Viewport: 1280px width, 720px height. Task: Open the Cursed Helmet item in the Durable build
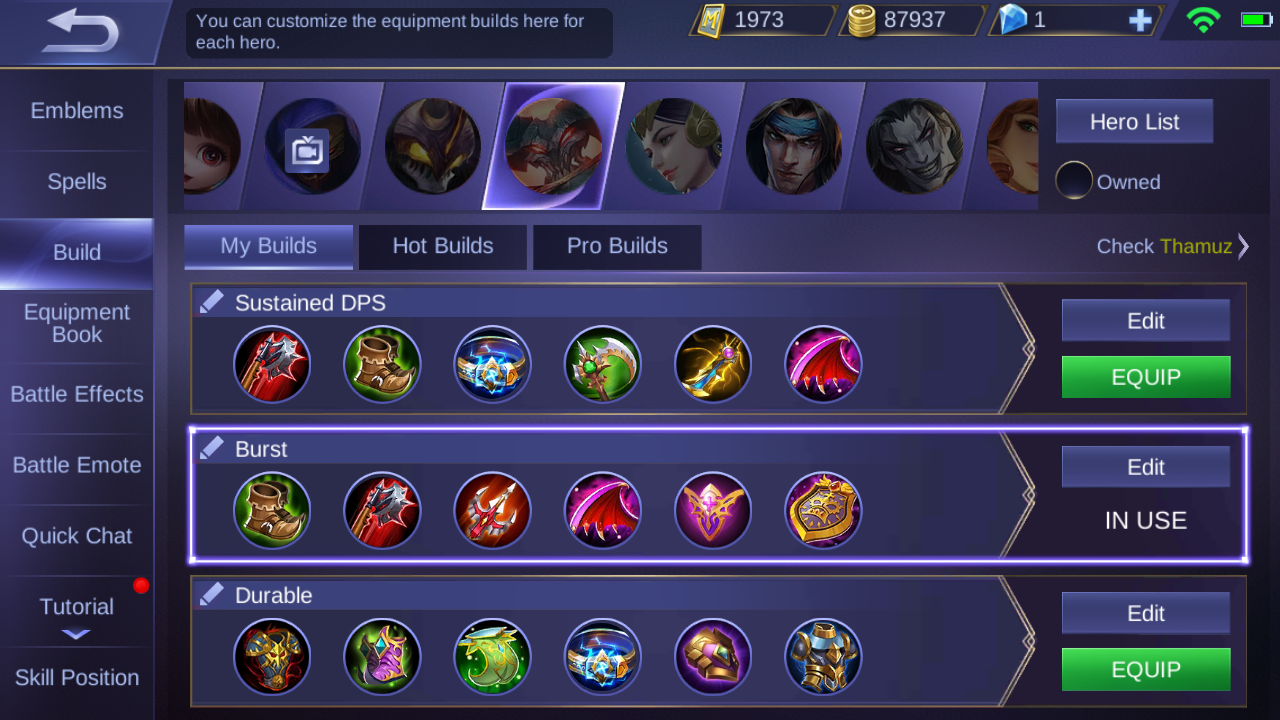(x=272, y=657)
